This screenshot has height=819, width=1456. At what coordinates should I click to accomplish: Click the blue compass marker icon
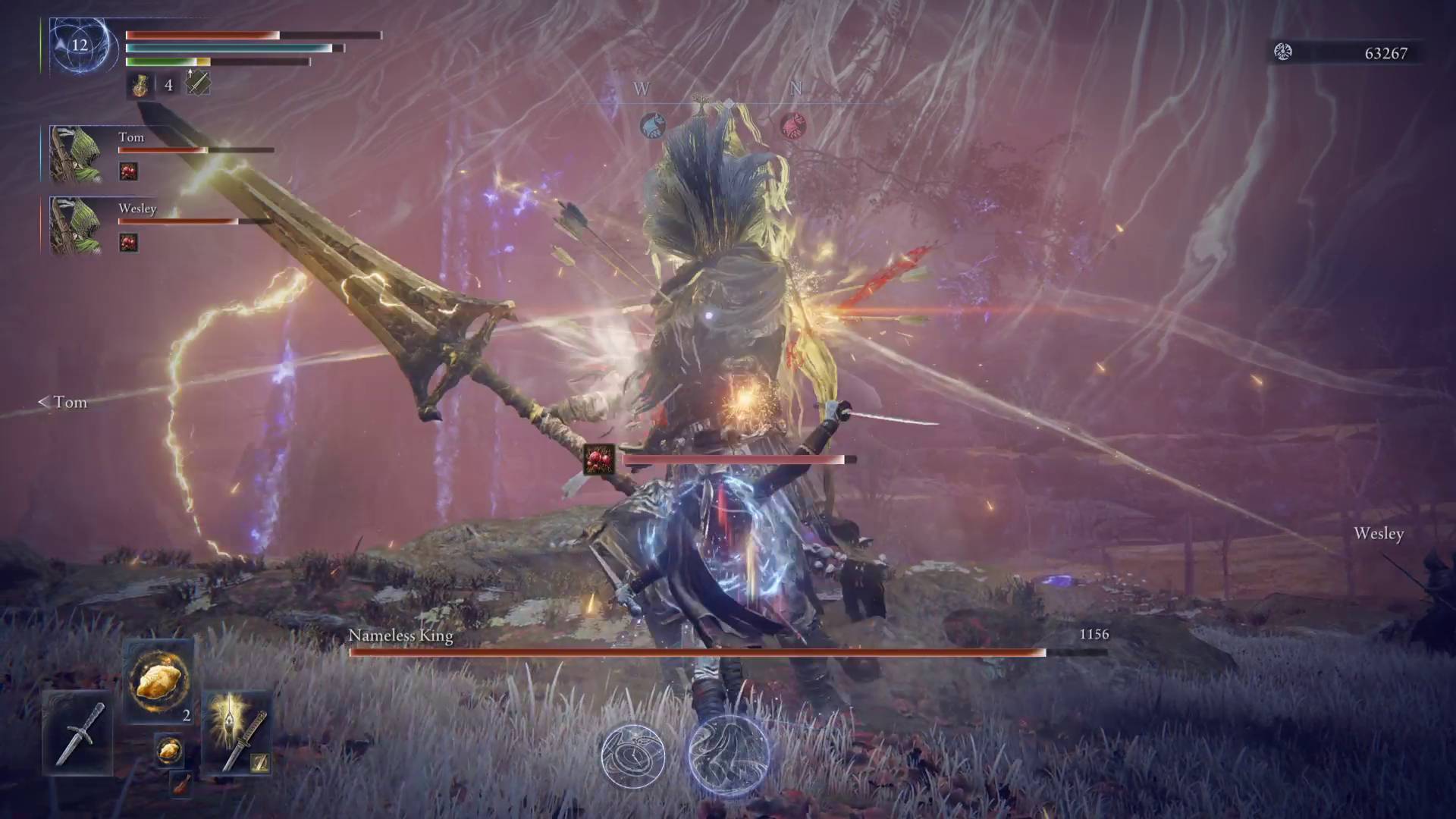click(653, 125)
